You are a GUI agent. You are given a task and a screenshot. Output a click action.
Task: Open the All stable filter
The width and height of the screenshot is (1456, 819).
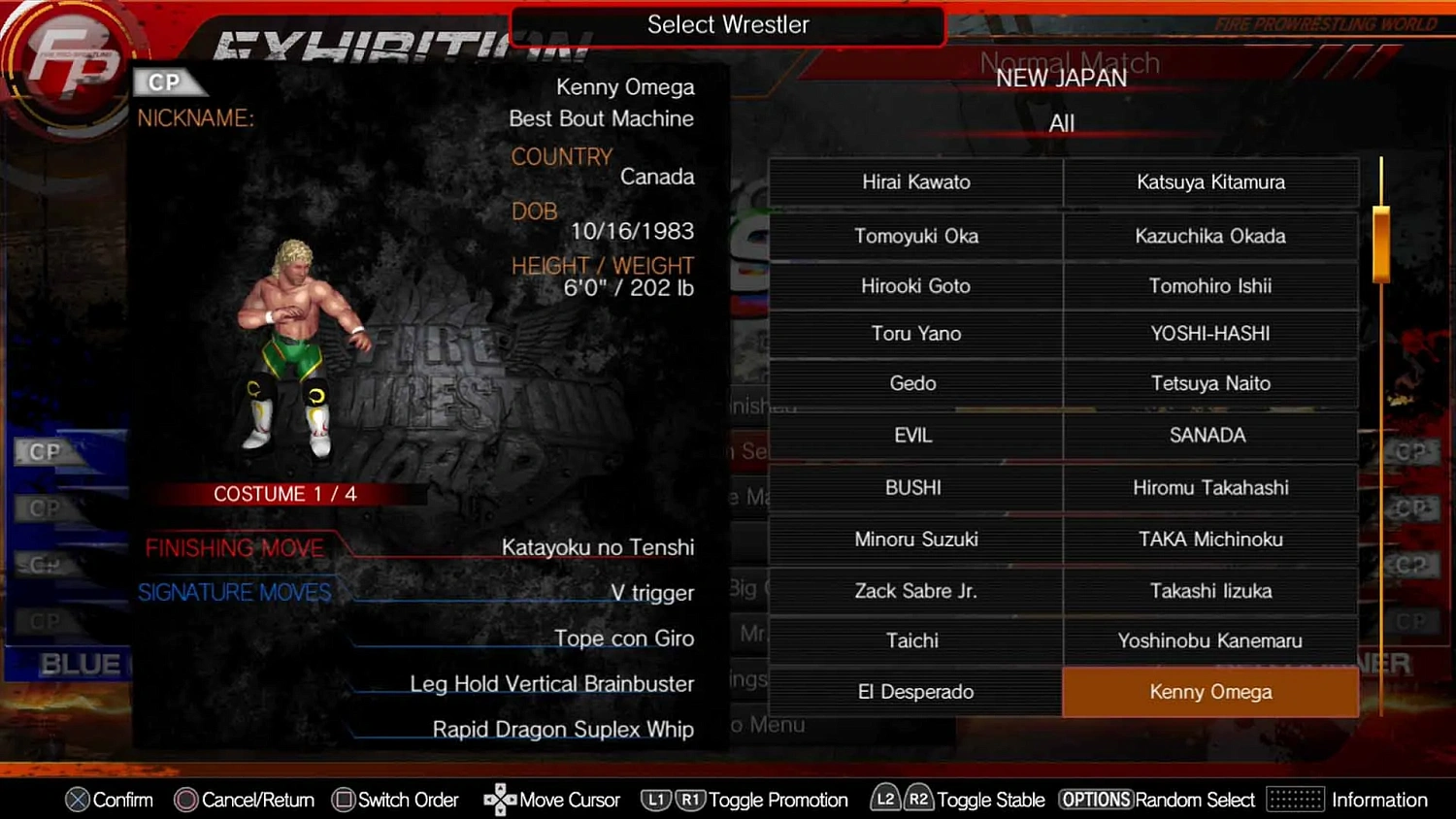click(x=1061, y=123)
